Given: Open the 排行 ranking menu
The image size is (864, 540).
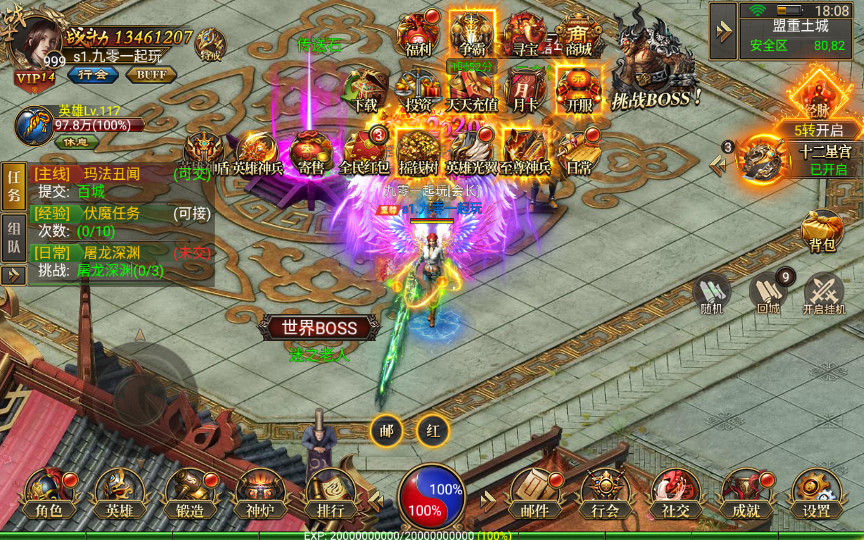Looking at the screenshot, I should (x=330, y=494).
